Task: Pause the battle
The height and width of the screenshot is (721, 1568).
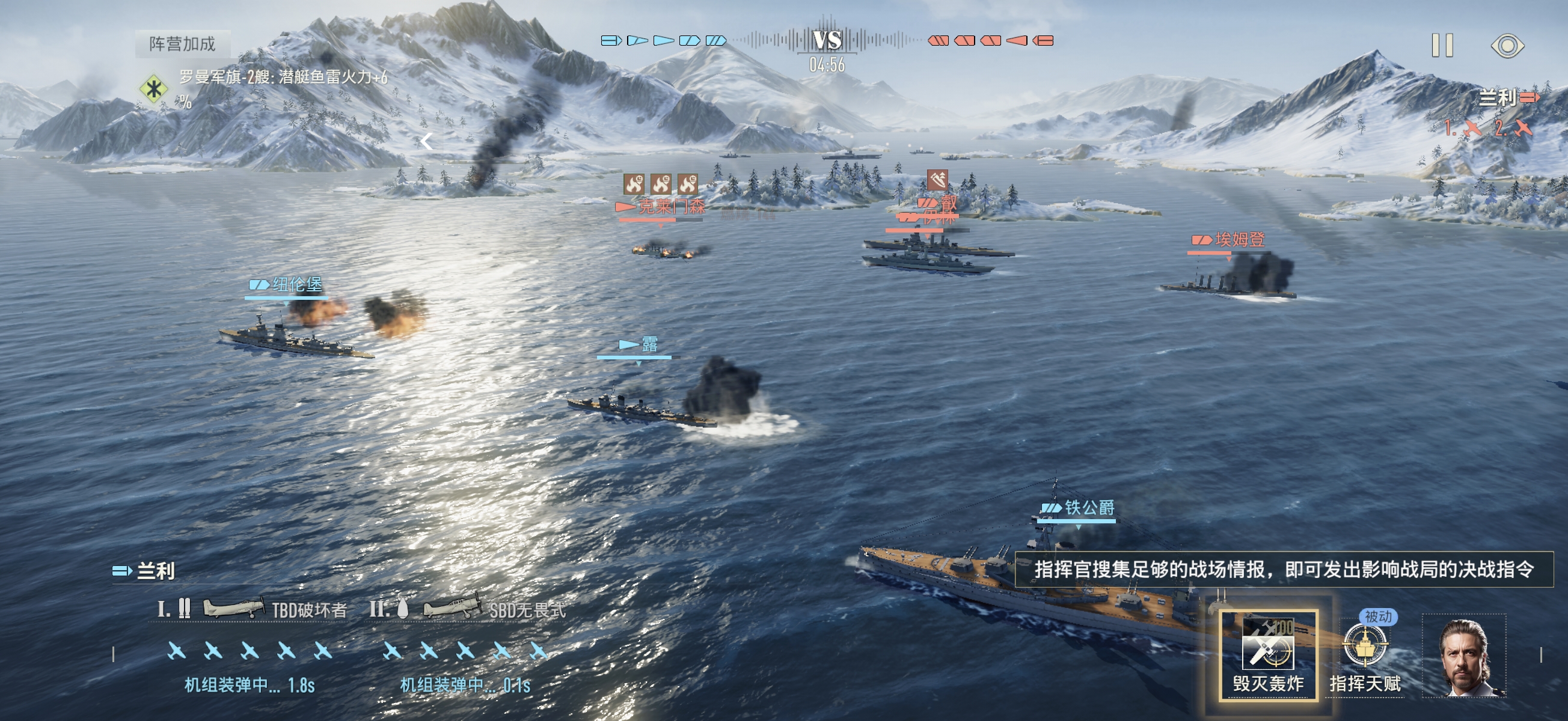Action: (x=1442, y=46)
